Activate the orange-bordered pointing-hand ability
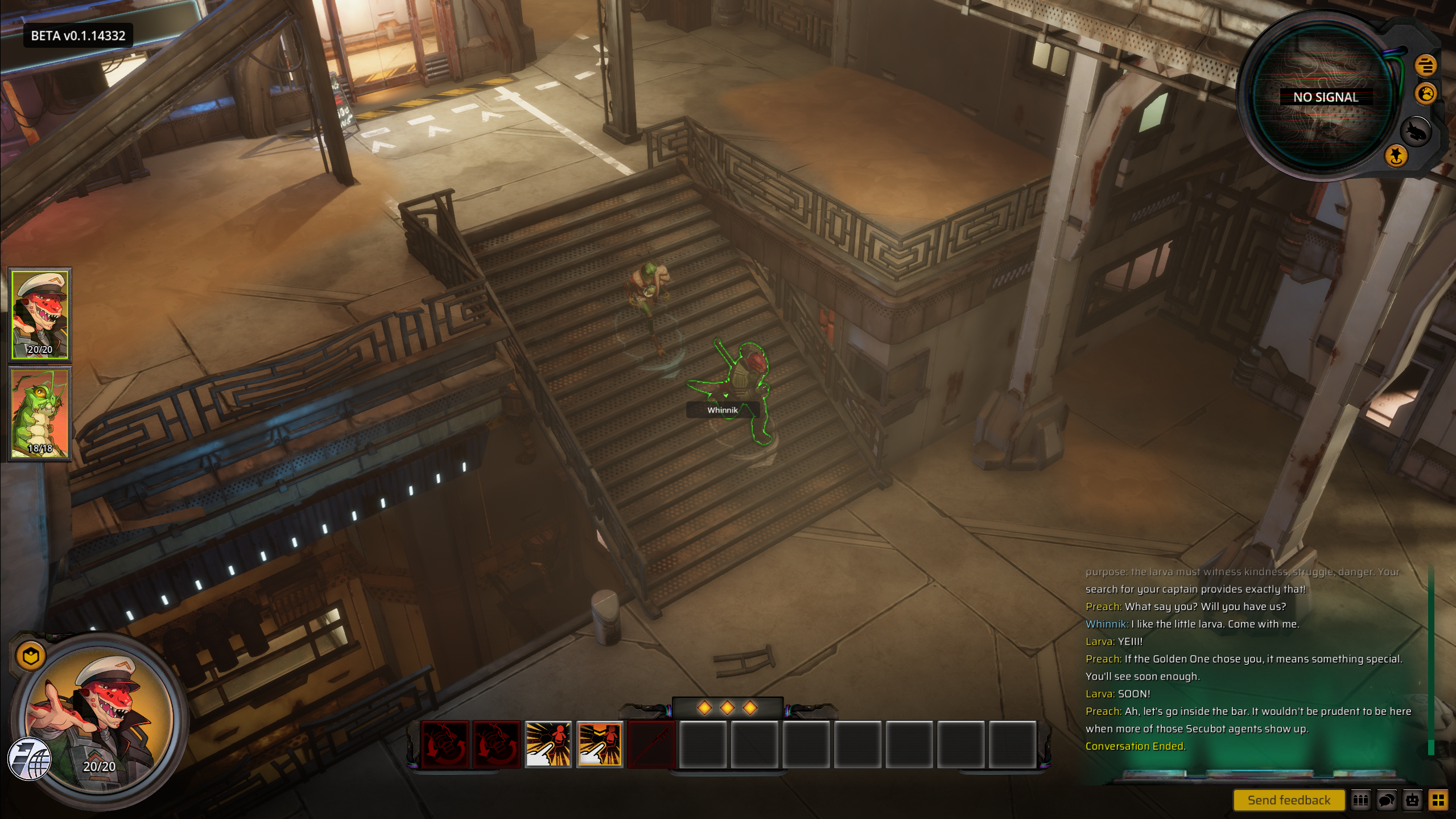The image size is (1456, 819). point(600,744)
